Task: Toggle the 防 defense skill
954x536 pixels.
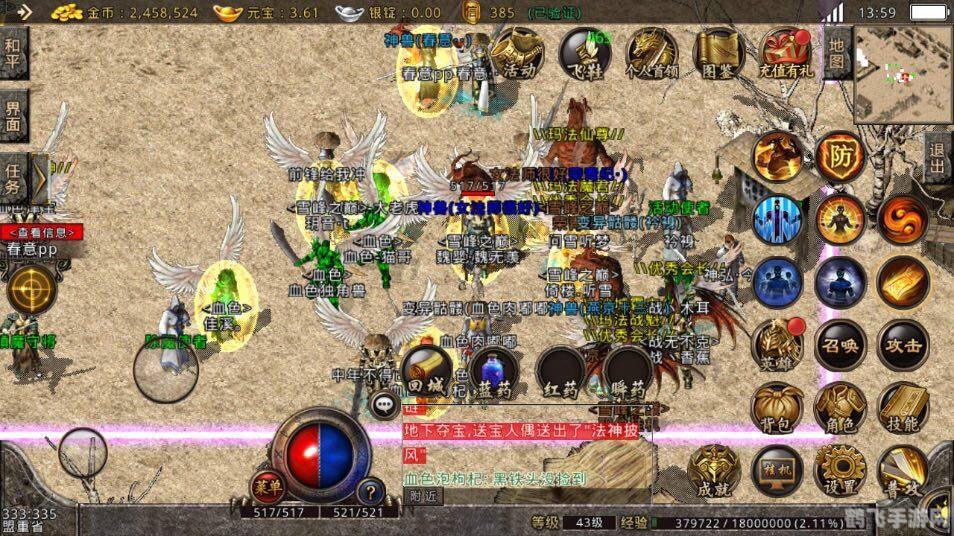Action: [840, 155]
